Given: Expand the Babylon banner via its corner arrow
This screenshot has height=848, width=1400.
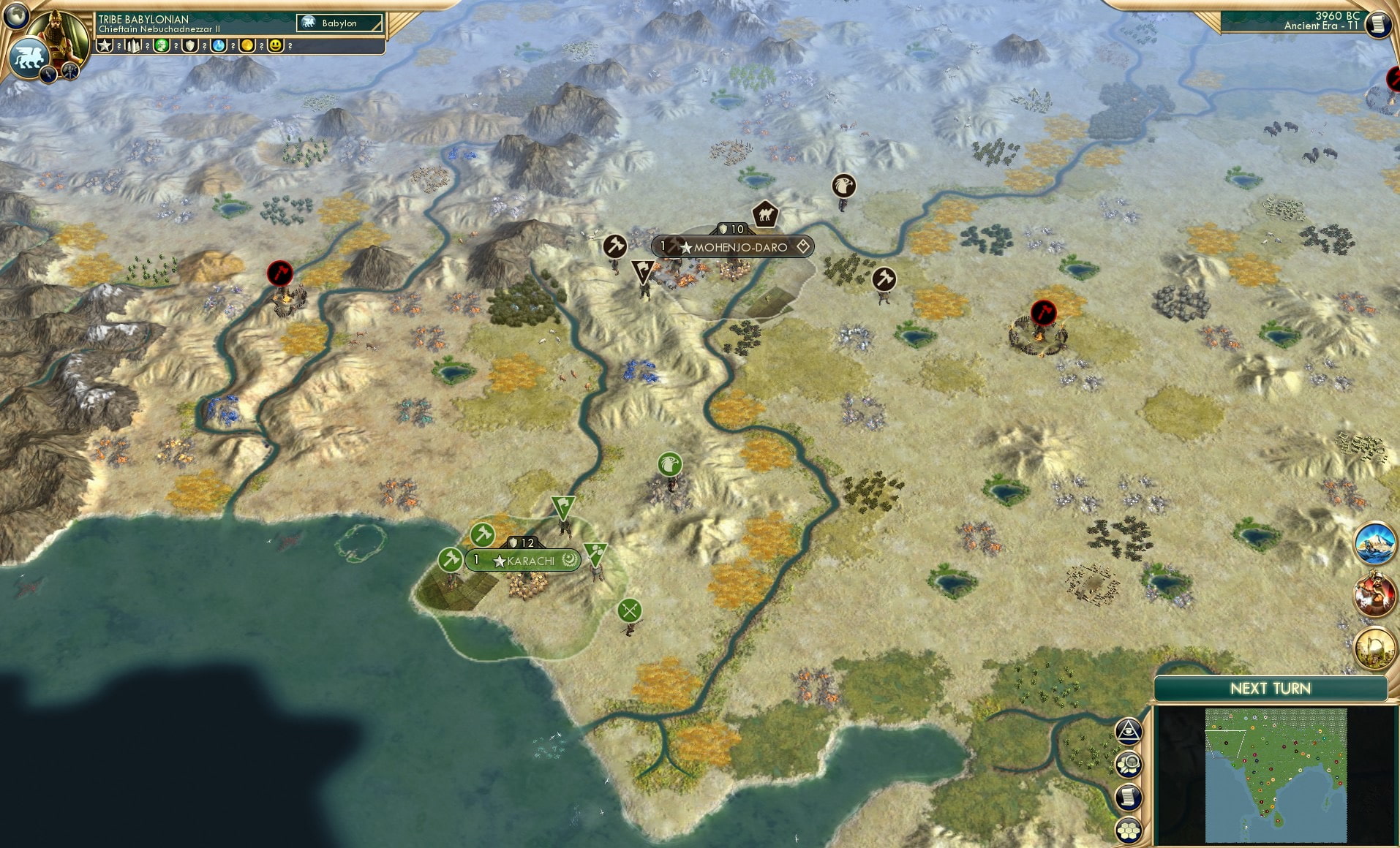Looking at the screenshot, I should [378, 25].
